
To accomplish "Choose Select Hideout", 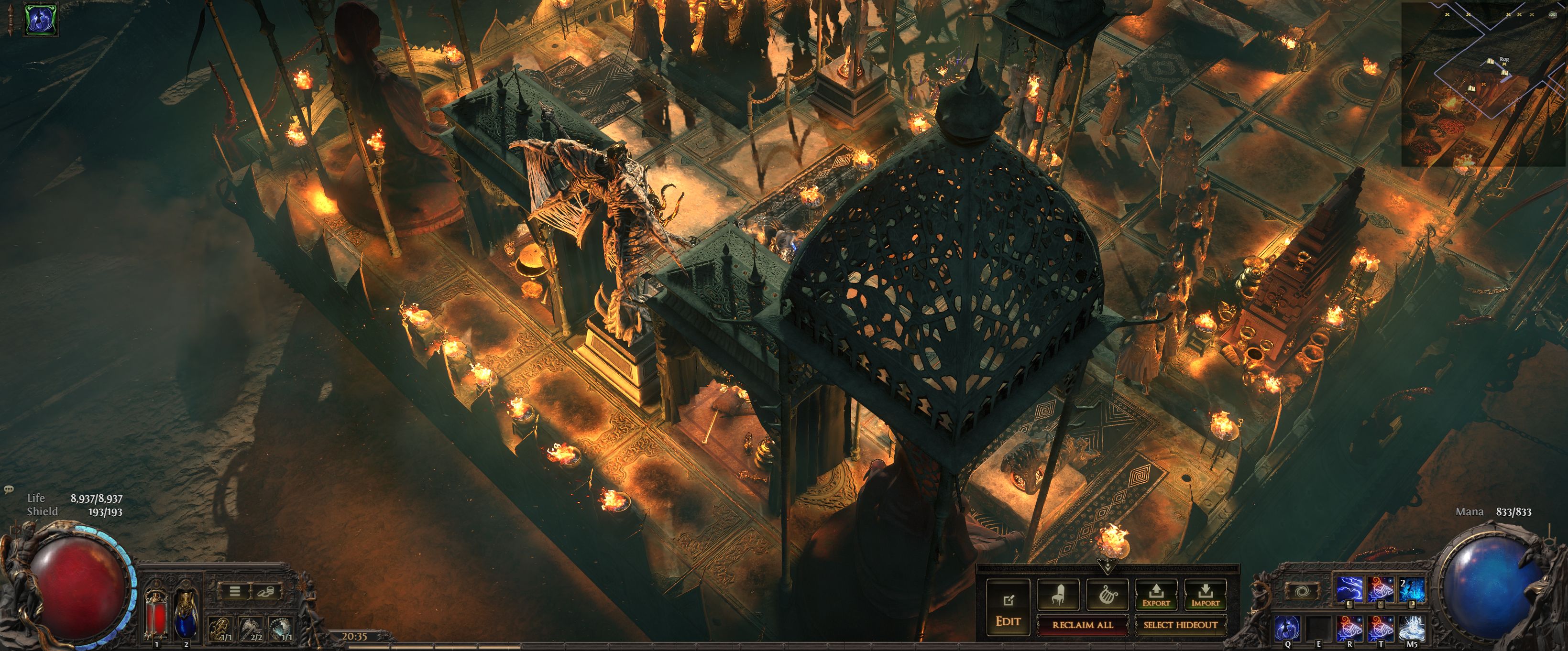I will (1180, 625).
